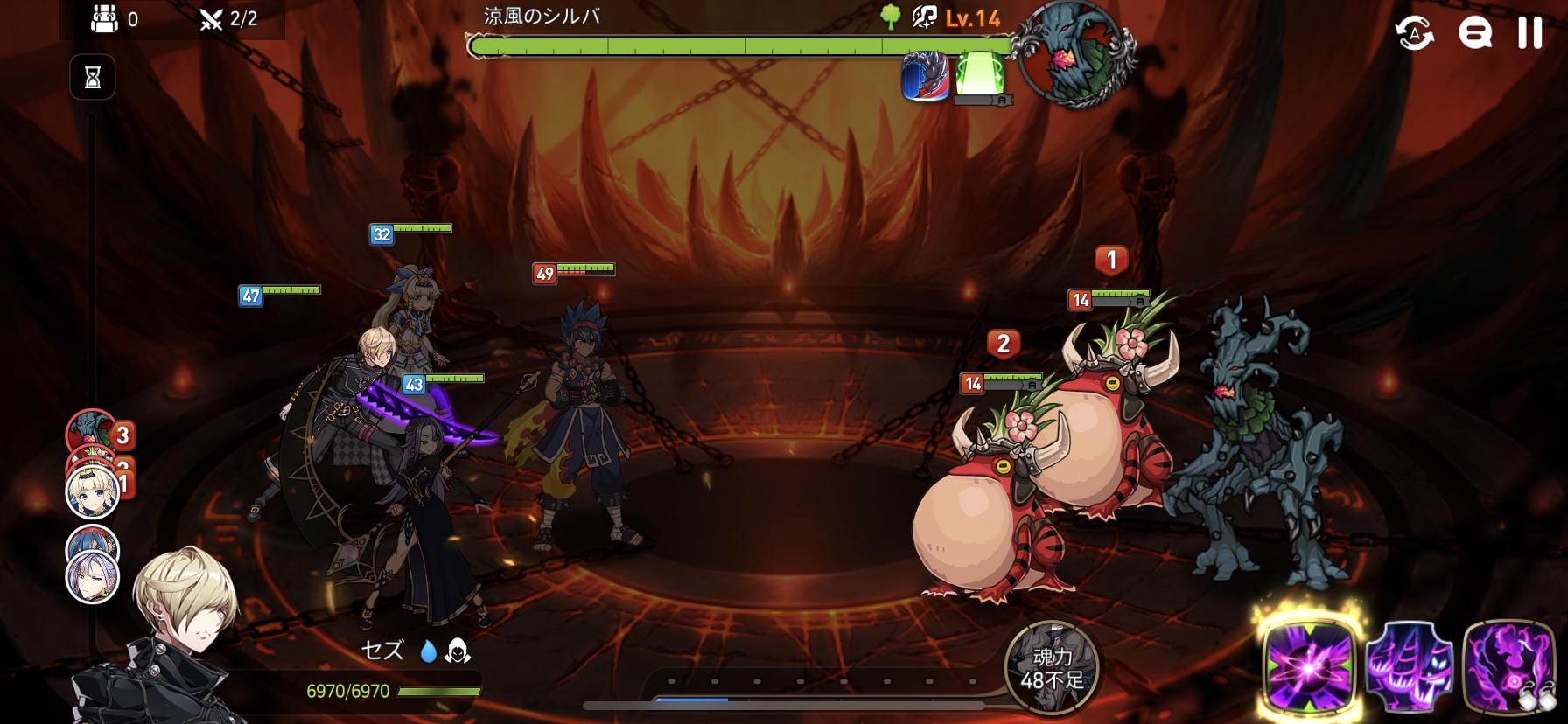
Task: Toggle auto-battle mode
Action: coord(1414,33)
